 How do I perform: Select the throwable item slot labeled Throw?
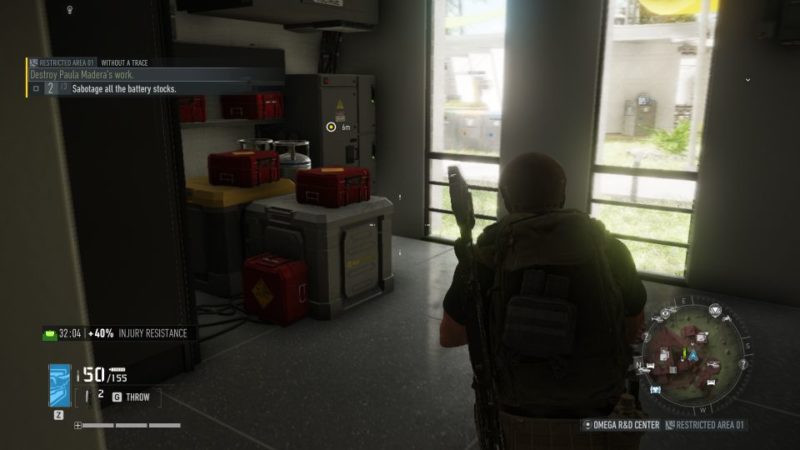(135, 396)
